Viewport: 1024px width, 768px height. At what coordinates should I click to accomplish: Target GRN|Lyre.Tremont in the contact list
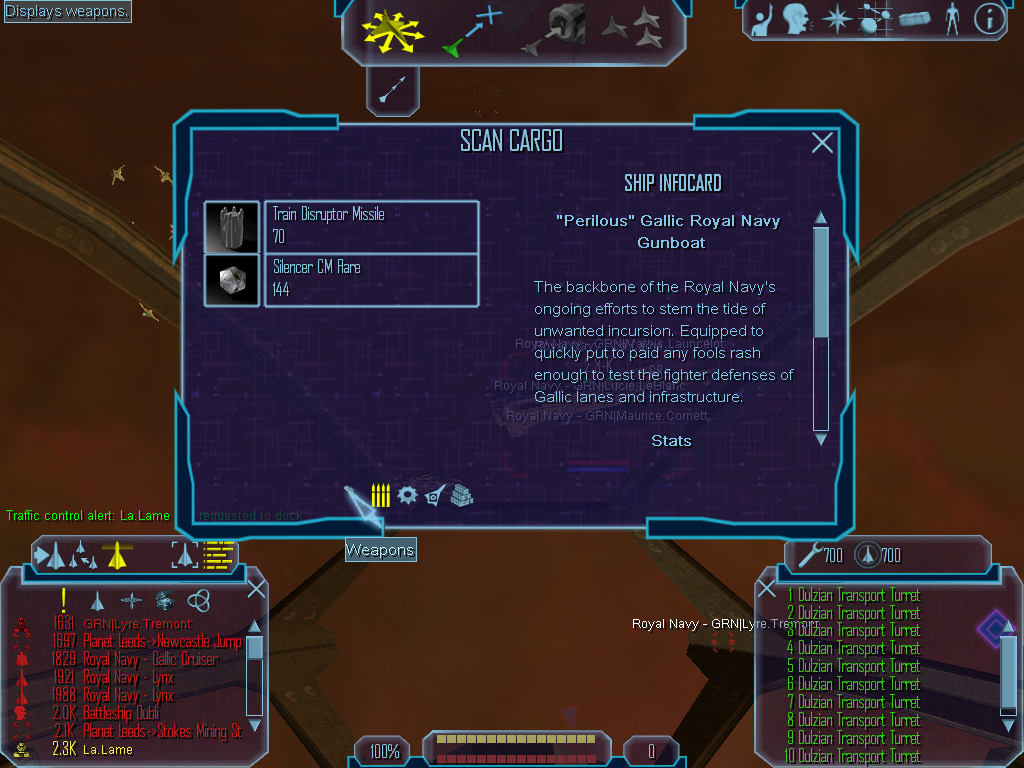click(x=137, y=624)
